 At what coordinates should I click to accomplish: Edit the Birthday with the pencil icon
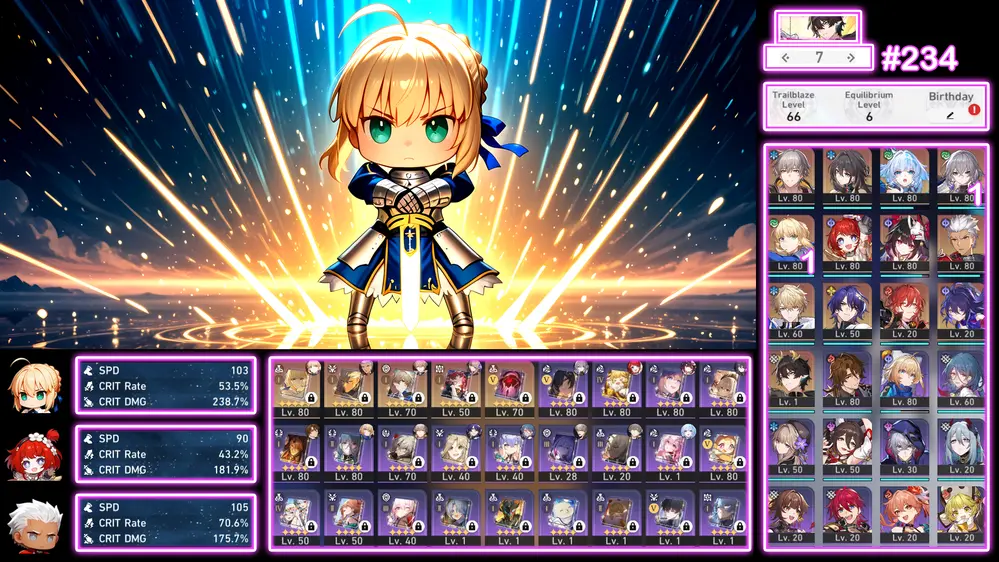(950, 115)
